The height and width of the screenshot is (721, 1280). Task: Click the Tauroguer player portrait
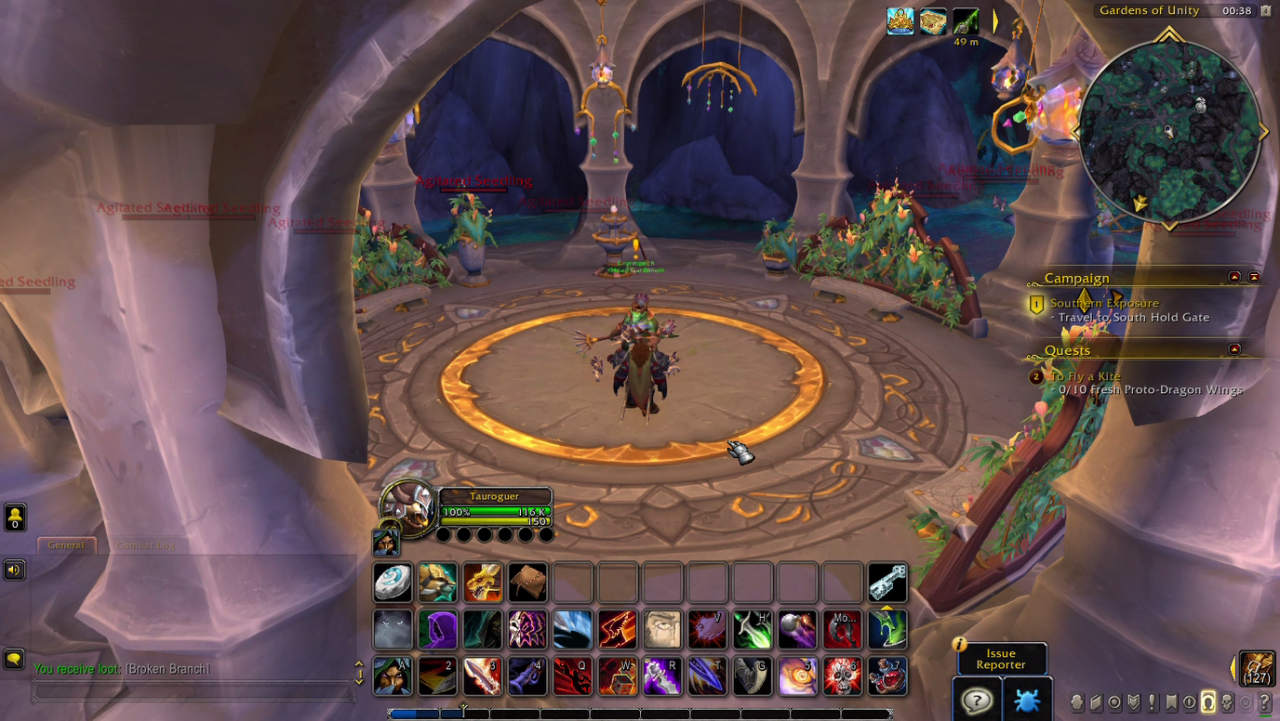[409, 506]
